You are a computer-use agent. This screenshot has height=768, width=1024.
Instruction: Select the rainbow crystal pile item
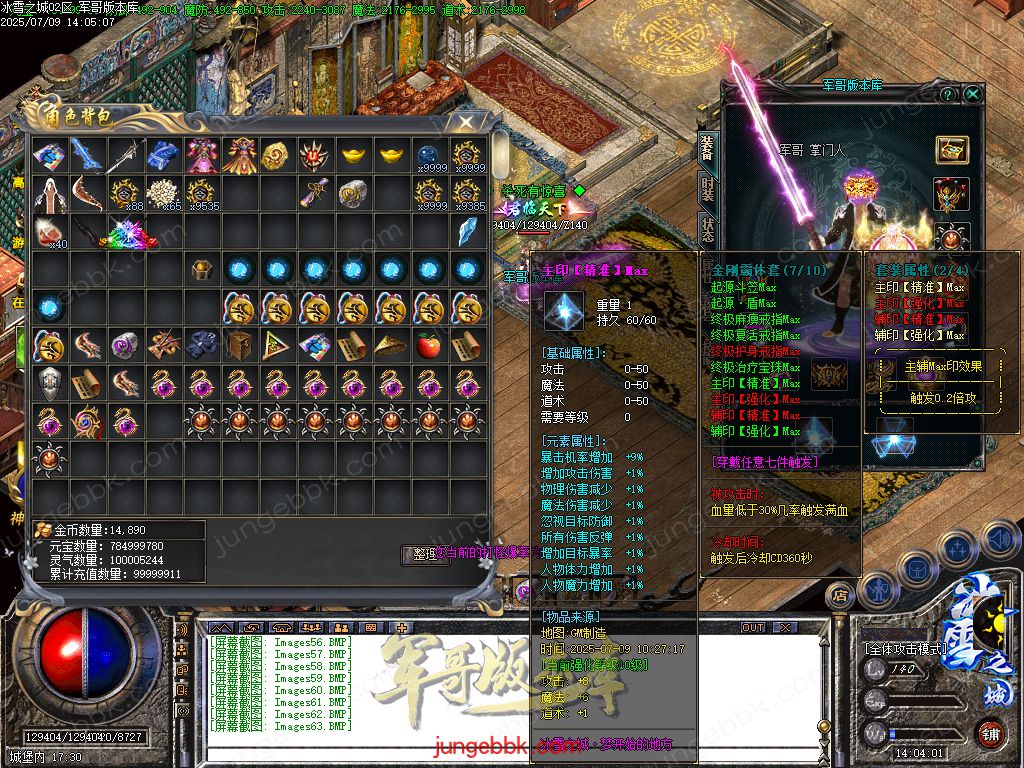(127, 233)
